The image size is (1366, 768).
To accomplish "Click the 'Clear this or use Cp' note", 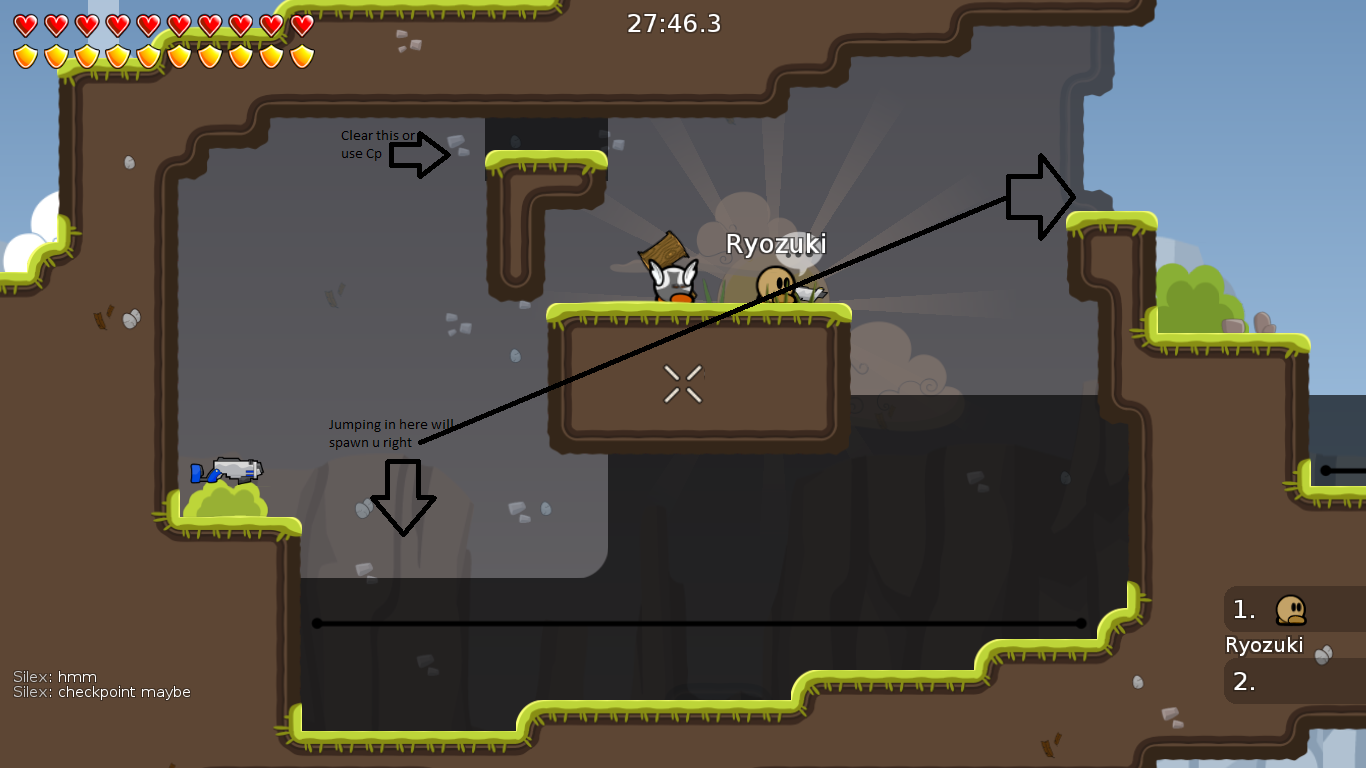I will point(366,143).
